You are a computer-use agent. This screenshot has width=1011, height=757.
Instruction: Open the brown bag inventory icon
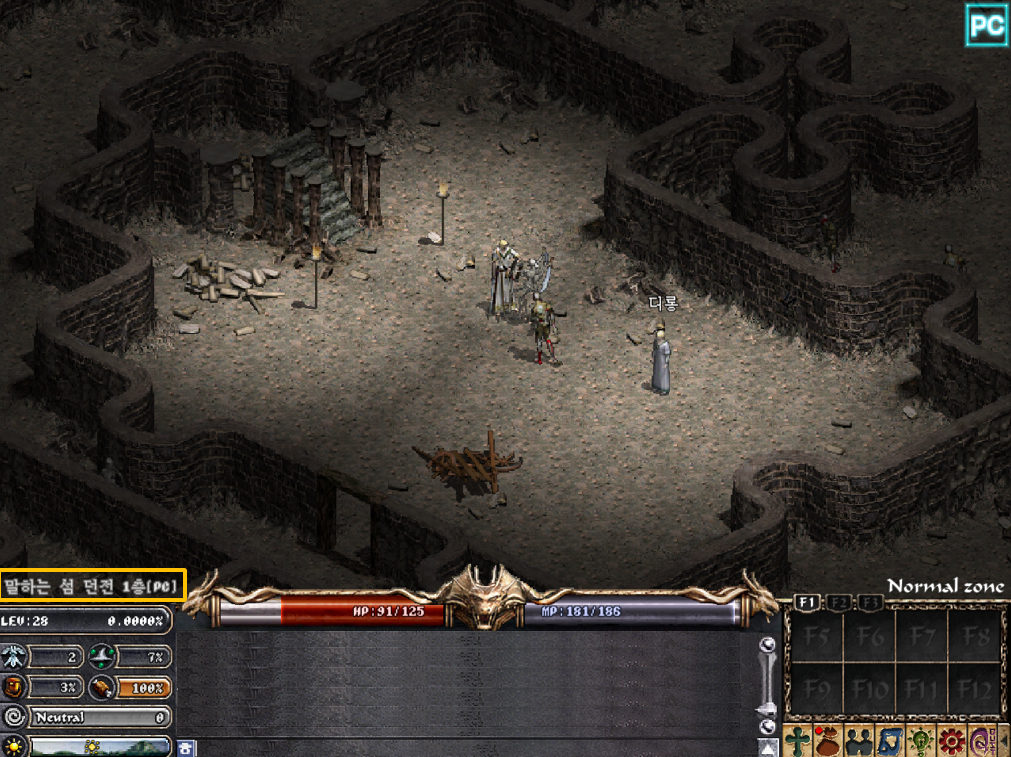click(829, 742)
